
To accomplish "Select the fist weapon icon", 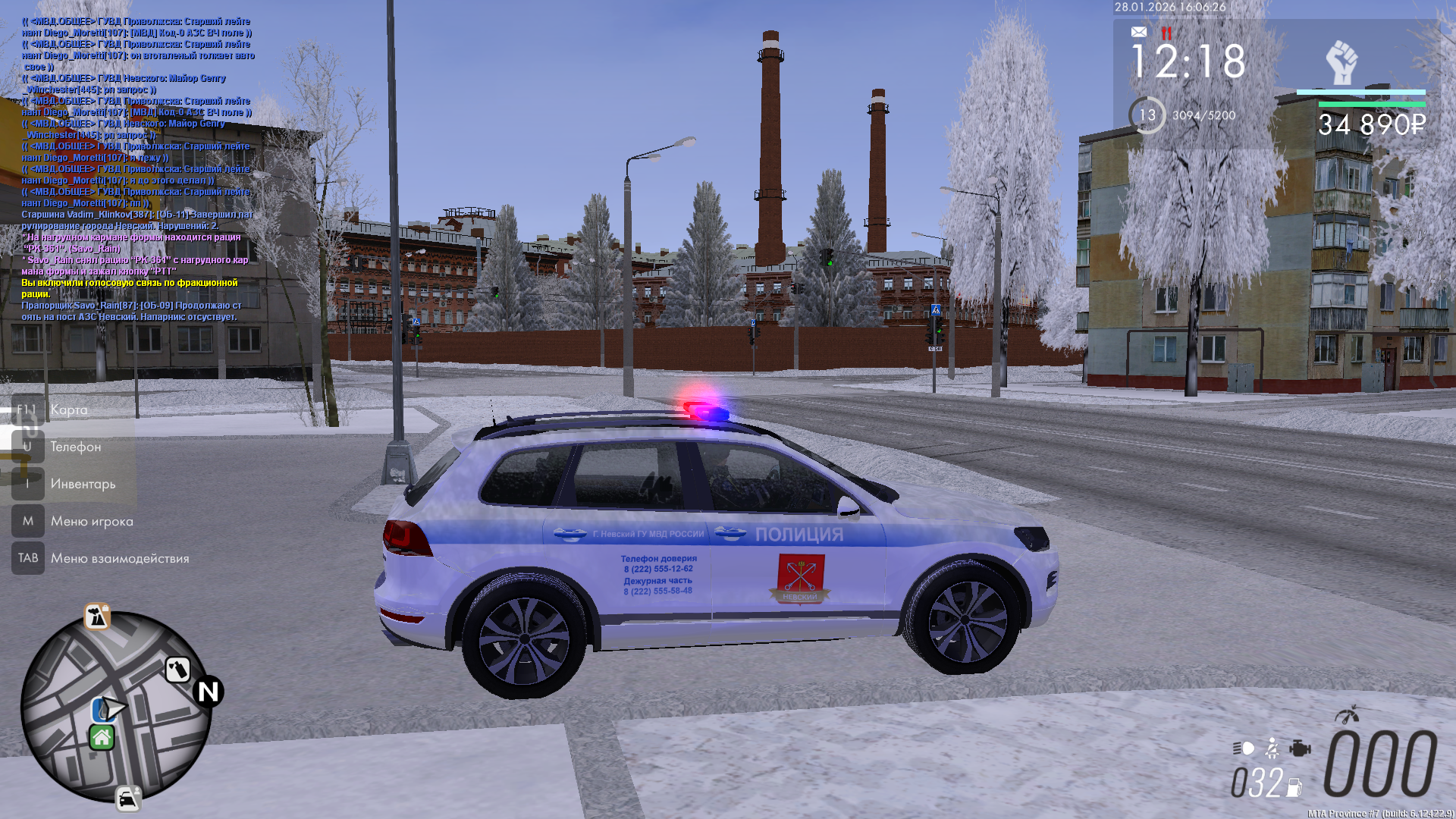I will pyautogui.click(x=1341, y=62).
